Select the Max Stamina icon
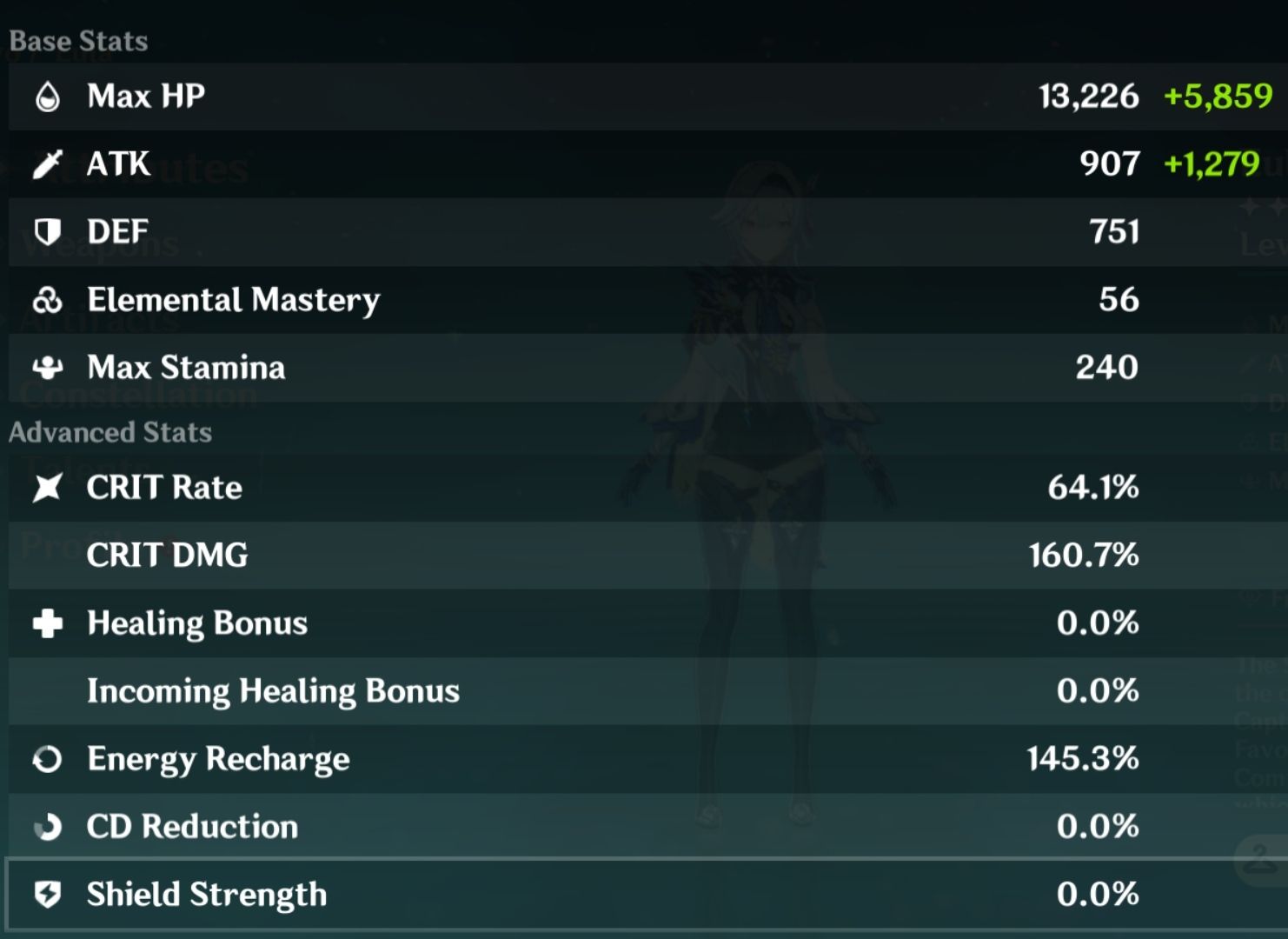The width and height of the screenshot is (1288, 939). (49, 368)
